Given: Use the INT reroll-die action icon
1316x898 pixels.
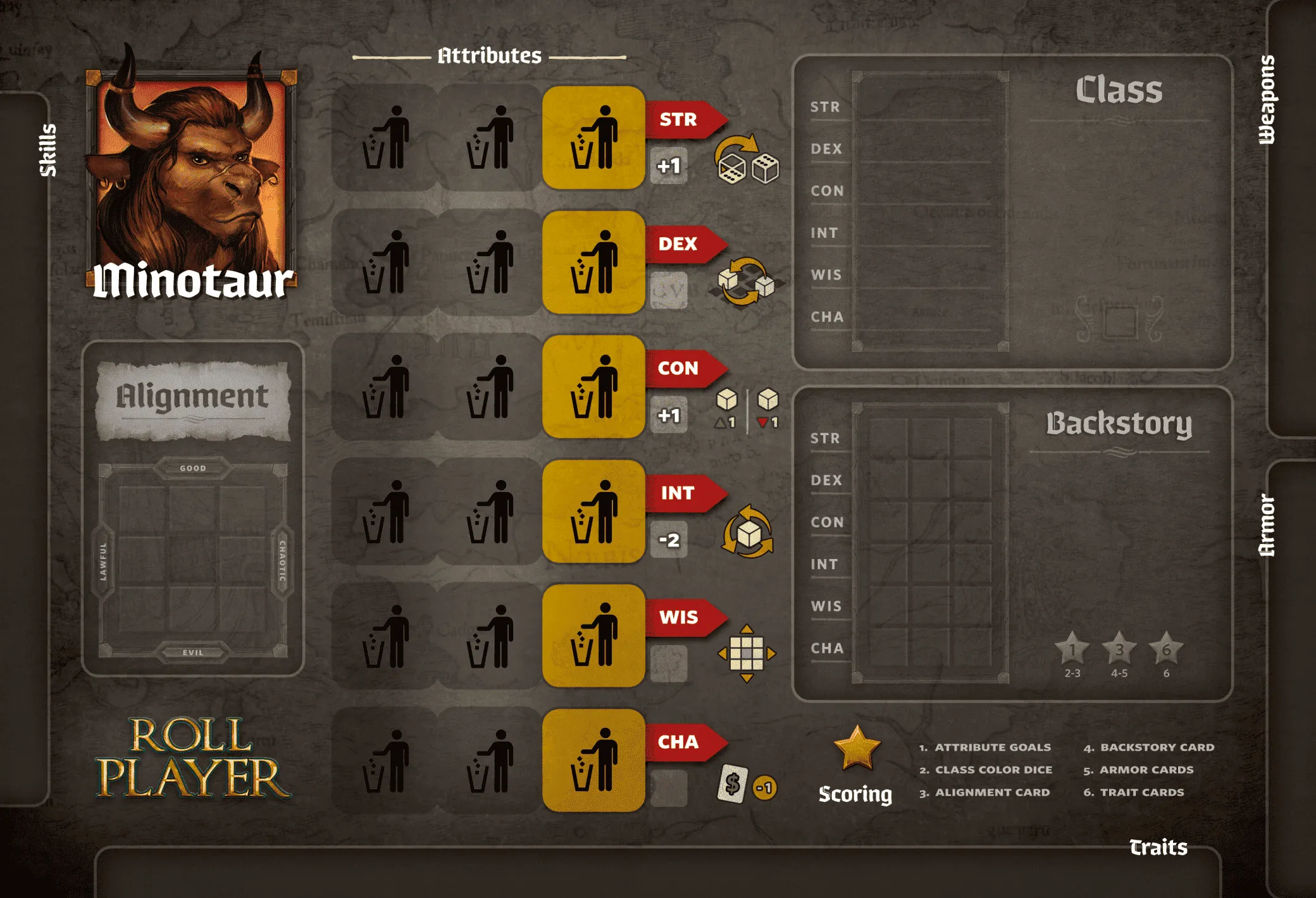Looking at the screenshot, I should coord(748,532).
